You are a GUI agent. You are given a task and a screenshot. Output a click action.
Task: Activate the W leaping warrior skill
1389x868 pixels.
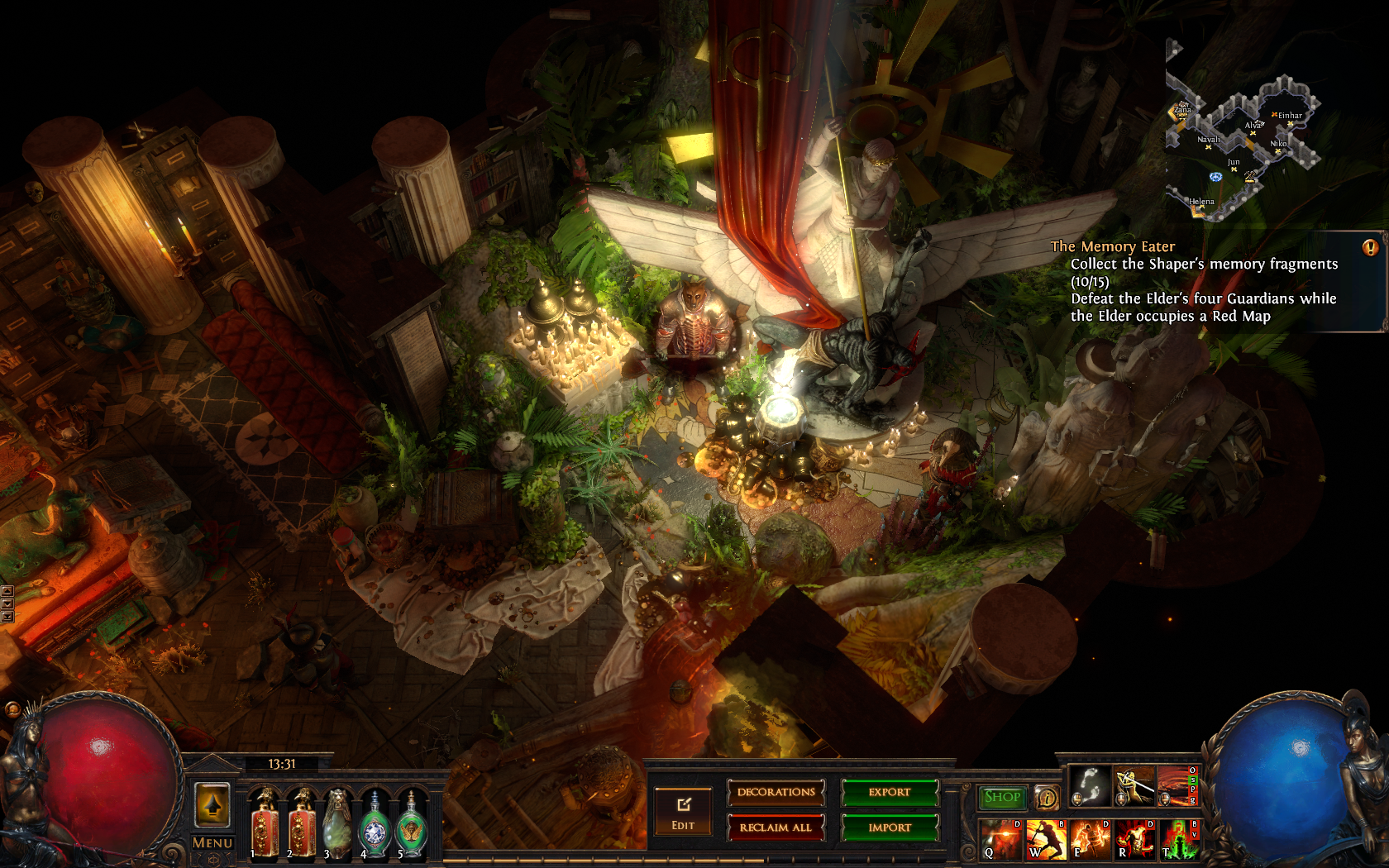pos(1046,839)
